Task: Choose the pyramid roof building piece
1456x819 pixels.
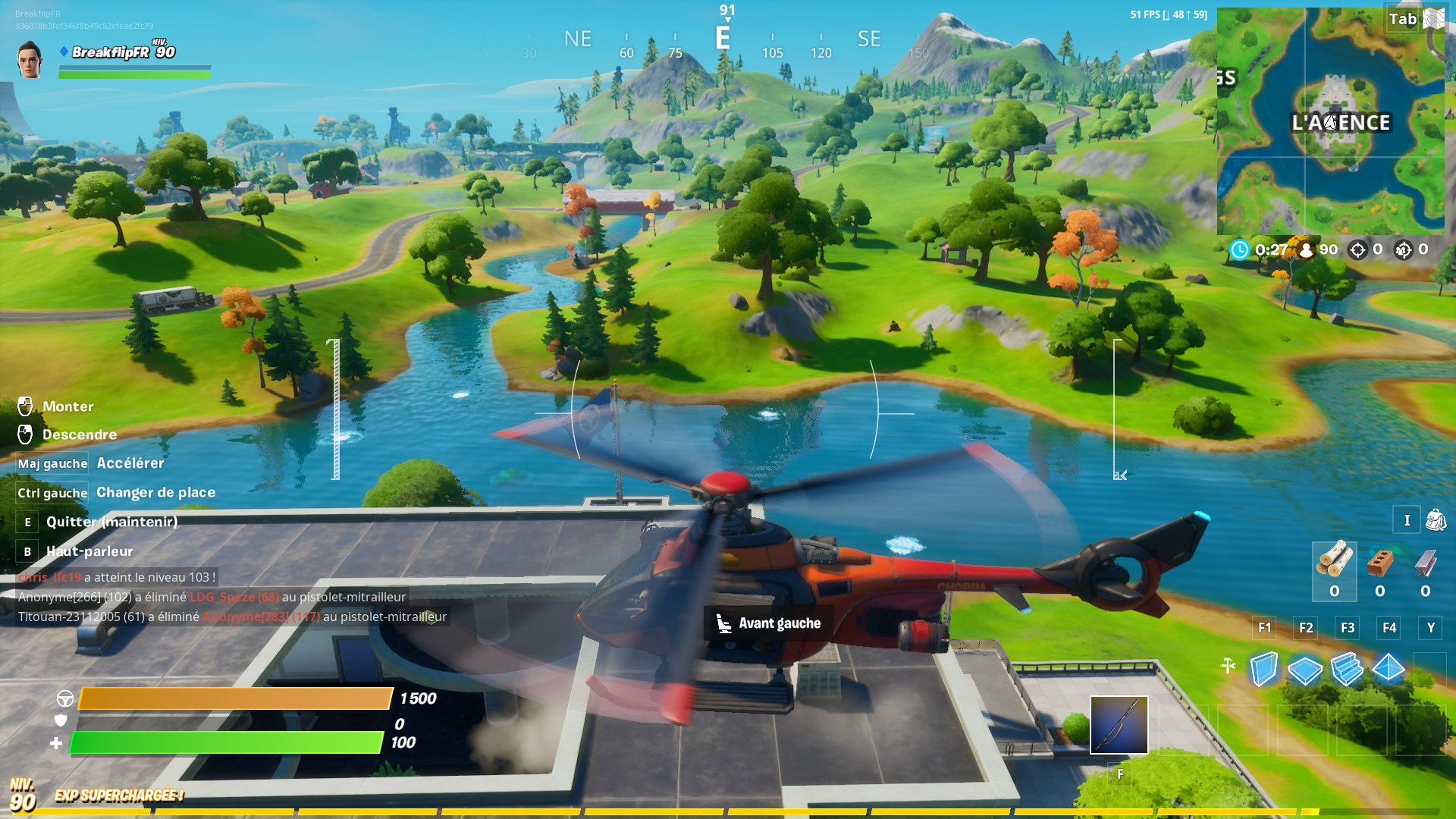Action: click(1389, 668)
